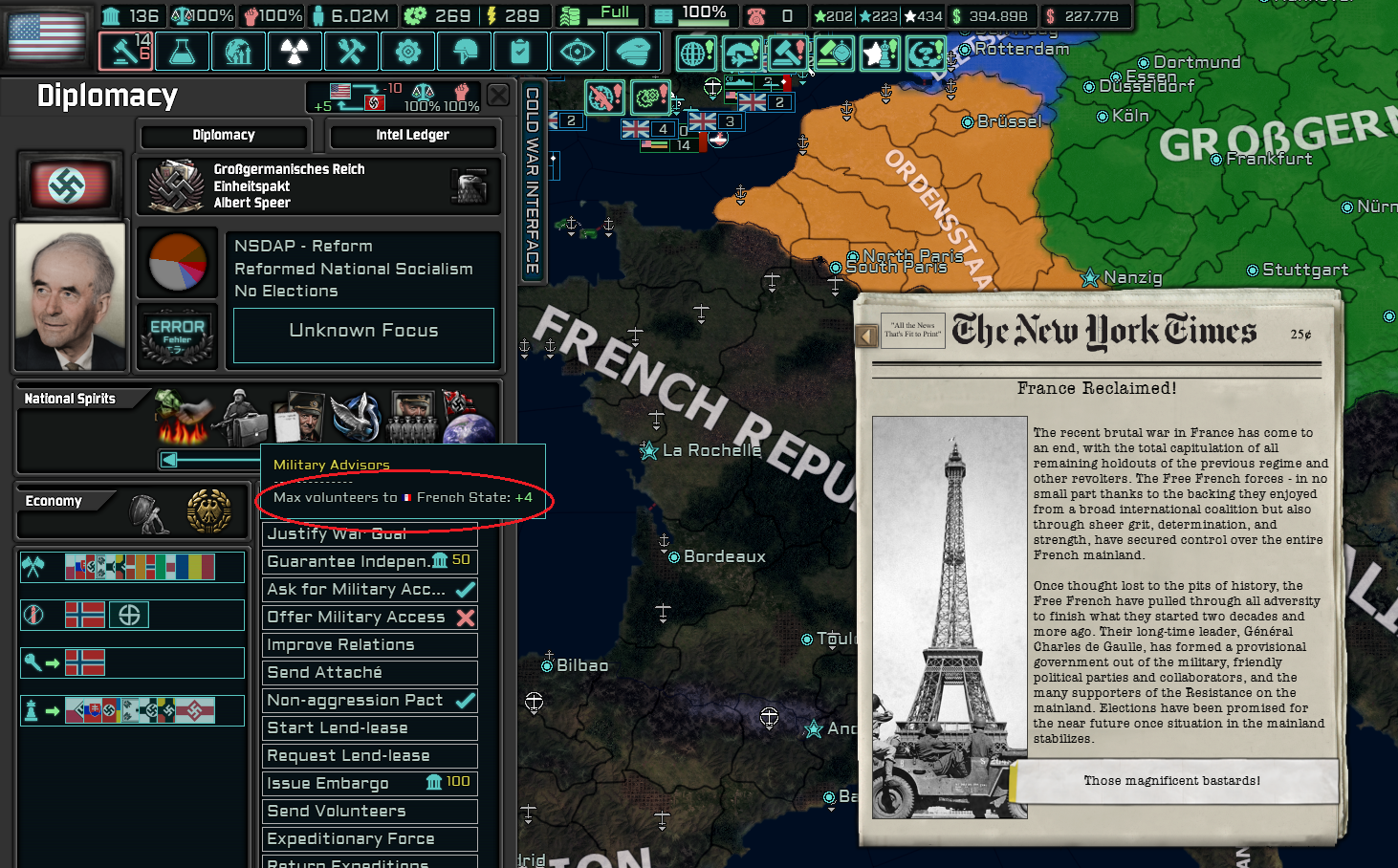This screenshot has height=868, width=1398.
Task: Switch to the Intel Ledger tab
Action: 413,135
